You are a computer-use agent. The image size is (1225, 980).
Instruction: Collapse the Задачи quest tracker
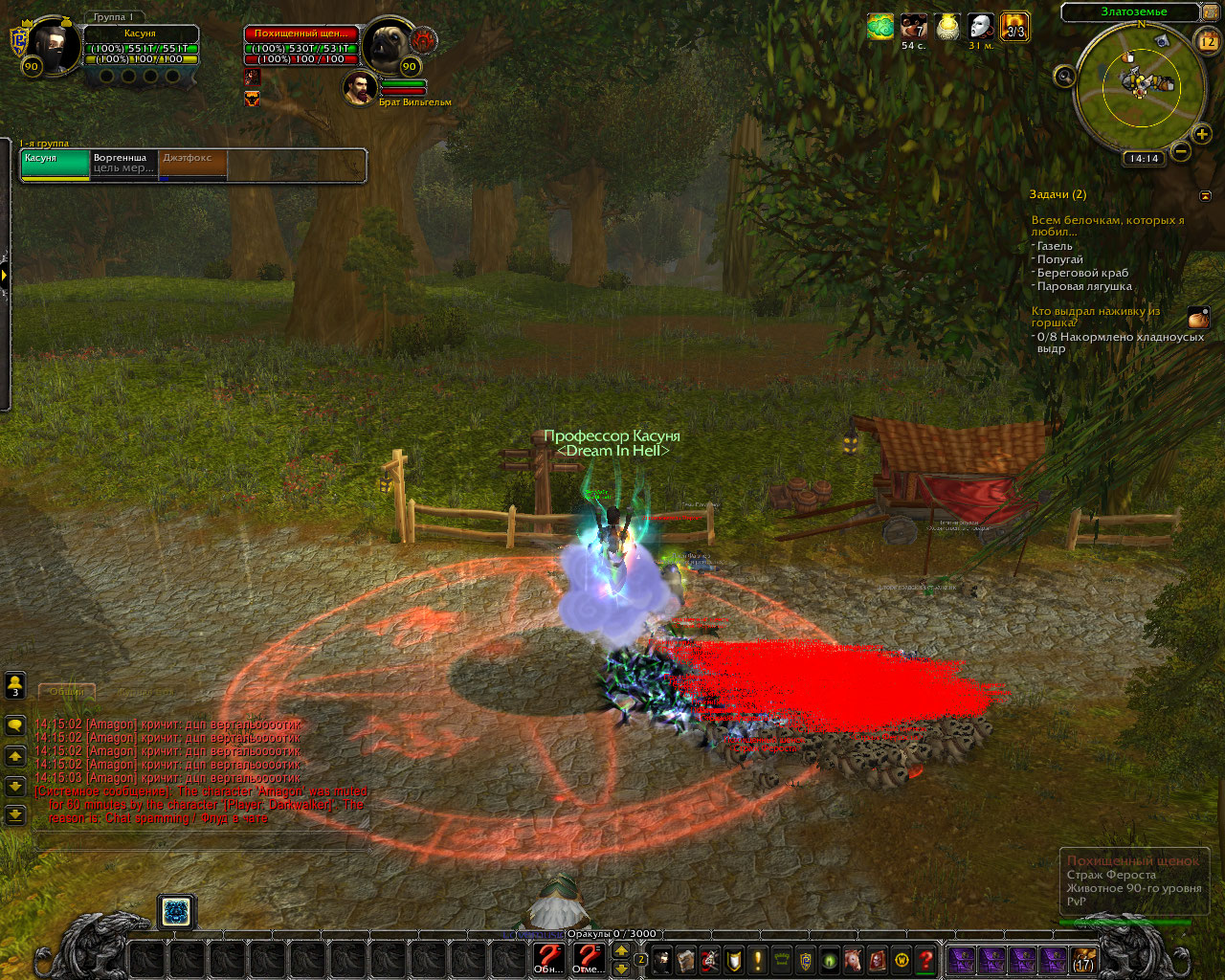(1205, 195)
